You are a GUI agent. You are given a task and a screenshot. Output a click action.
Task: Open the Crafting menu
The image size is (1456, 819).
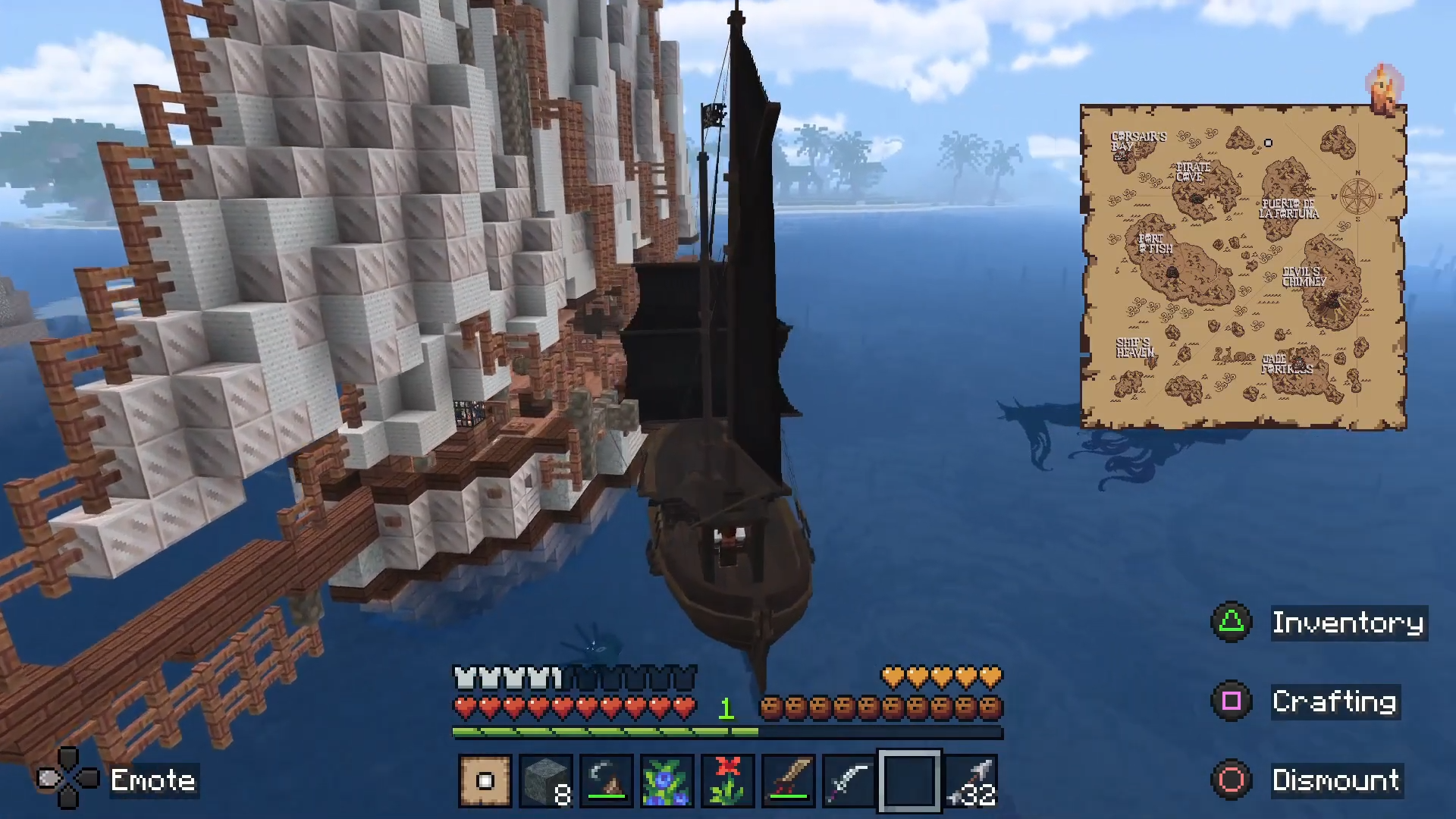tap(1335, 701)
